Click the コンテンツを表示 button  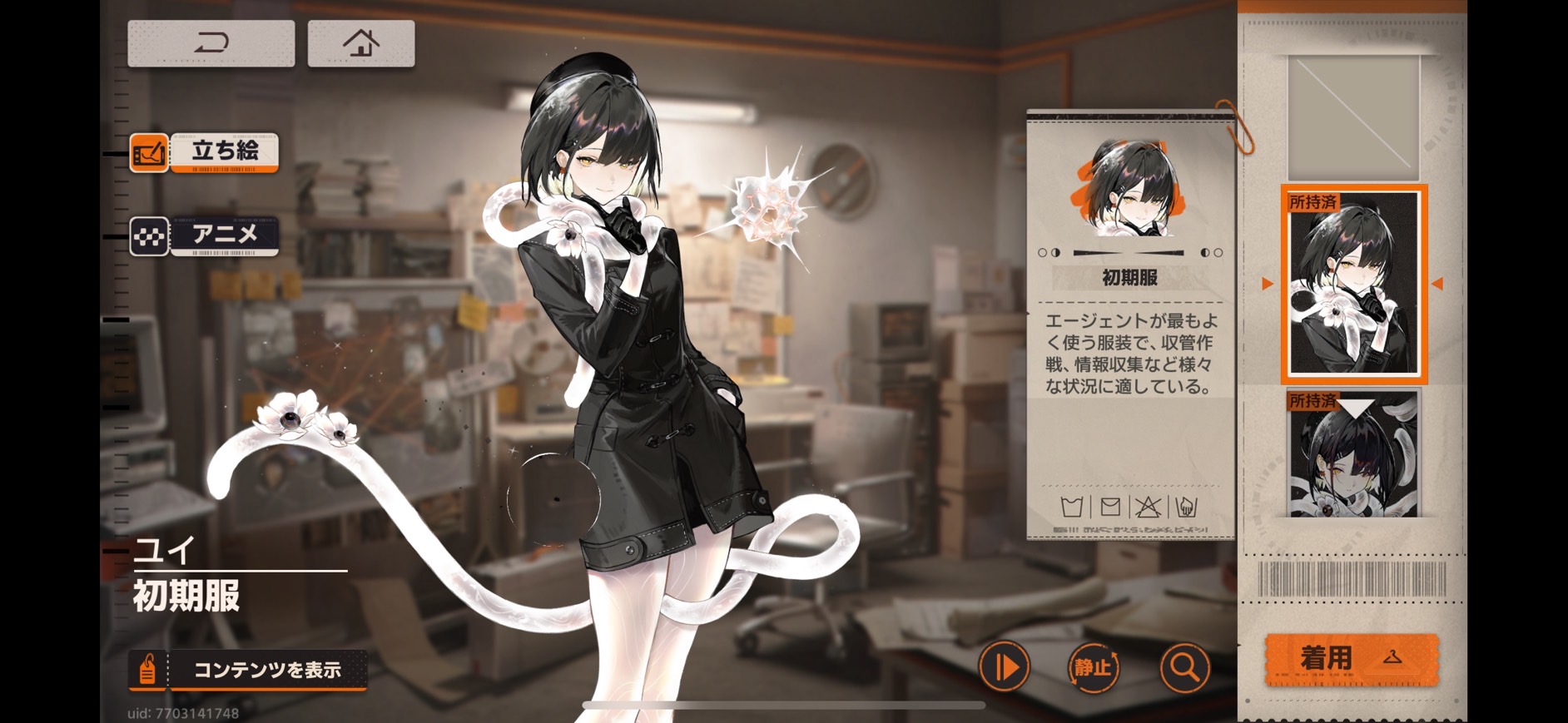point(249,670)
